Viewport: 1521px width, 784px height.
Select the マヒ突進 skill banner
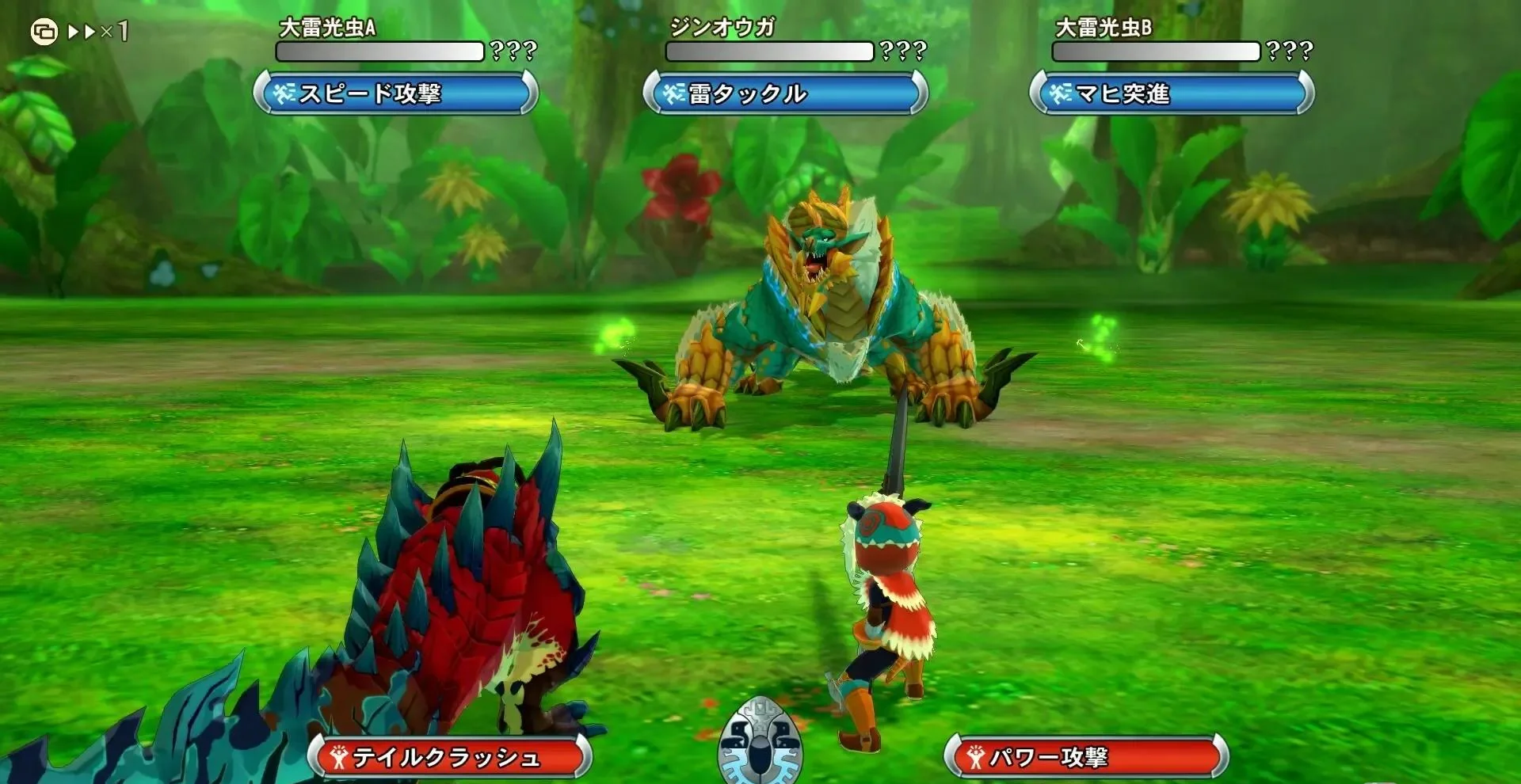[x=1172, y=93]
